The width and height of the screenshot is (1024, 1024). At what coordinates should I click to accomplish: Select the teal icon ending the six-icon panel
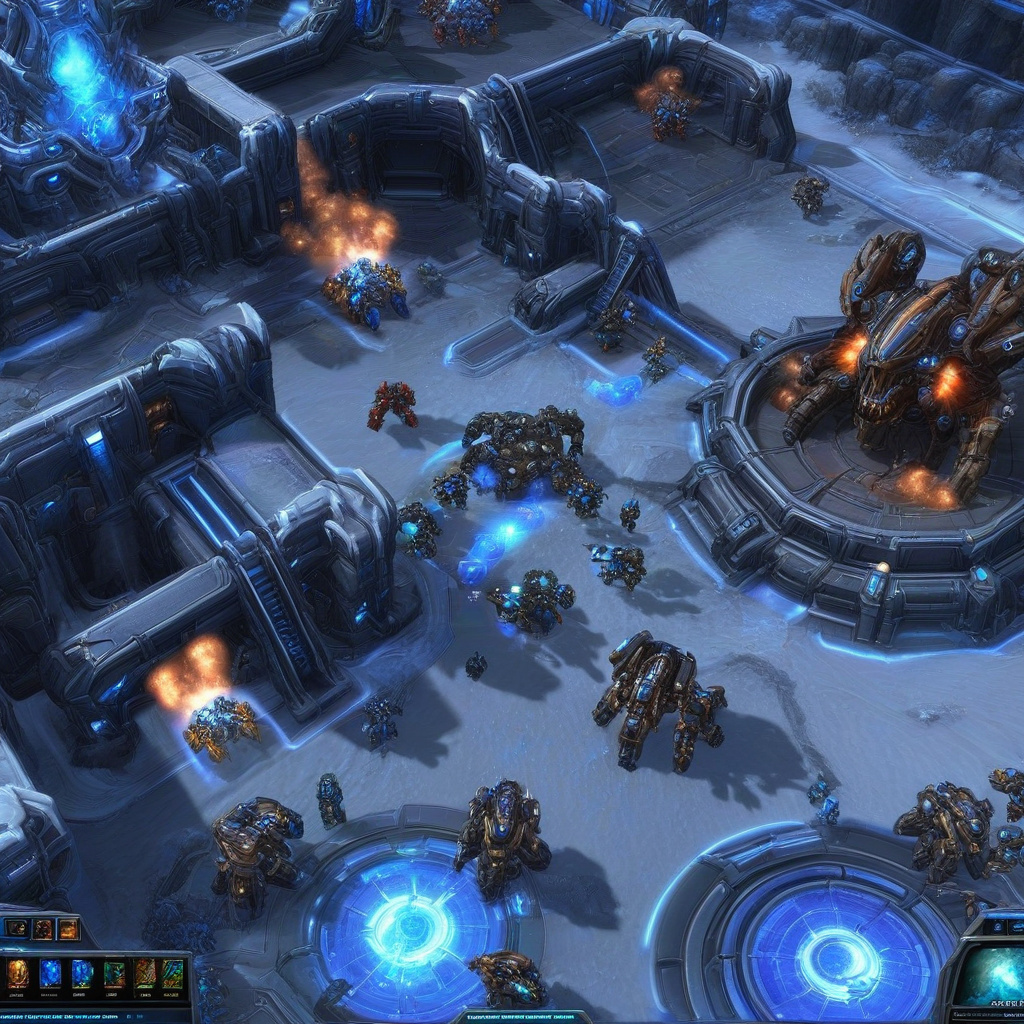point(173,974)
